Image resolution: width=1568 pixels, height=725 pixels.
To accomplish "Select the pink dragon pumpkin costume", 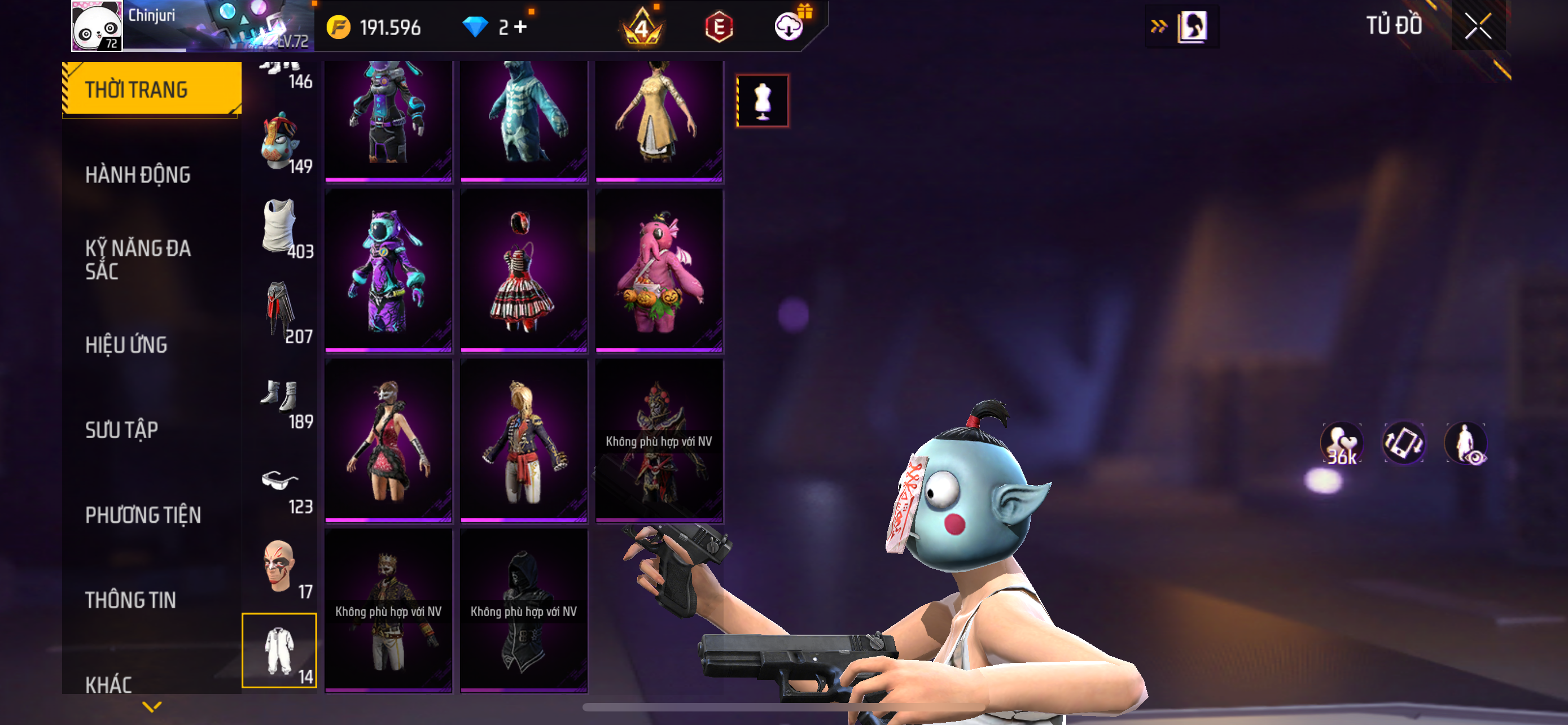I will pos(659,271).
